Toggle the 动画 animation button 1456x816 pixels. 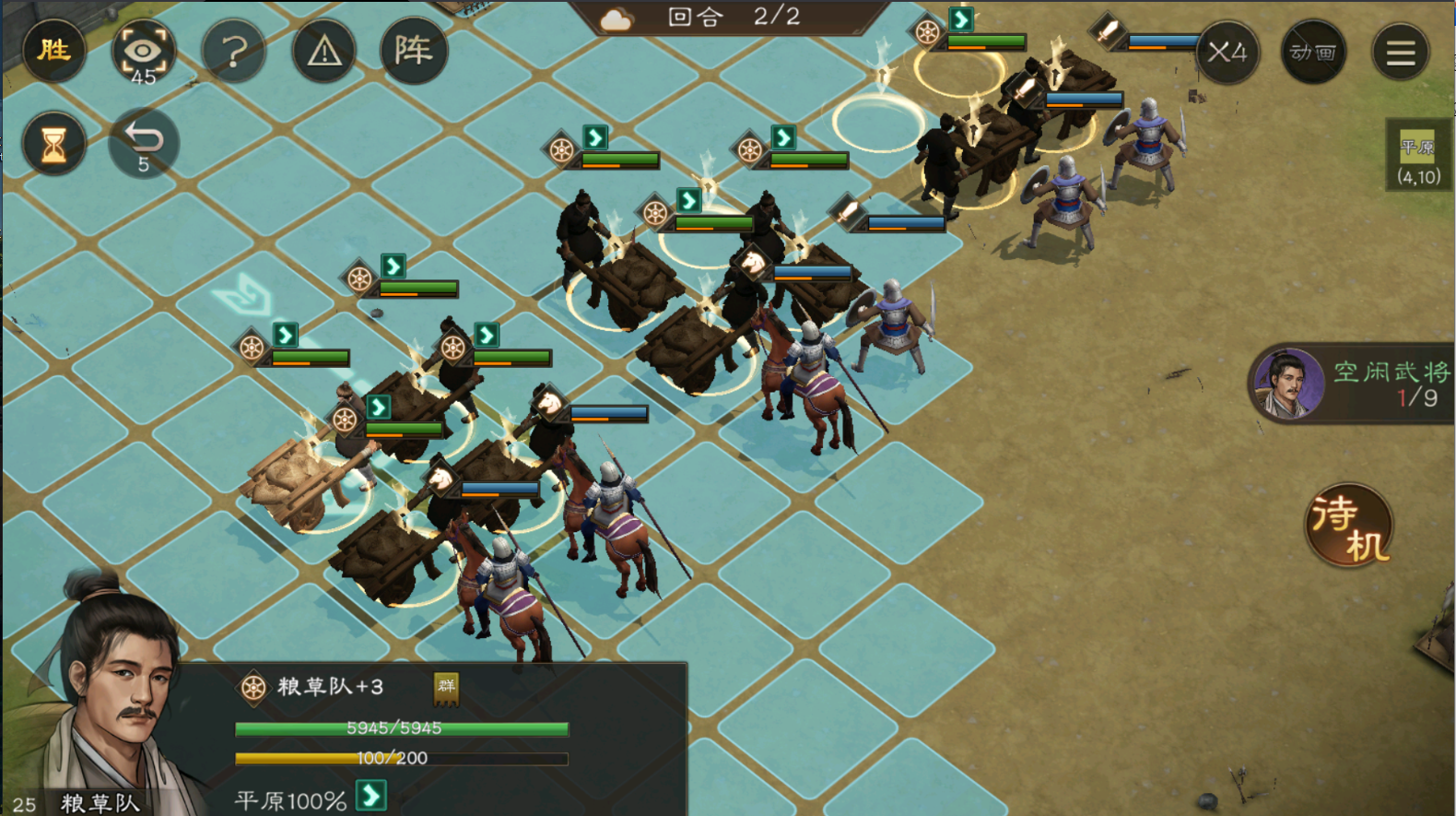click(x=1313, y=52)
